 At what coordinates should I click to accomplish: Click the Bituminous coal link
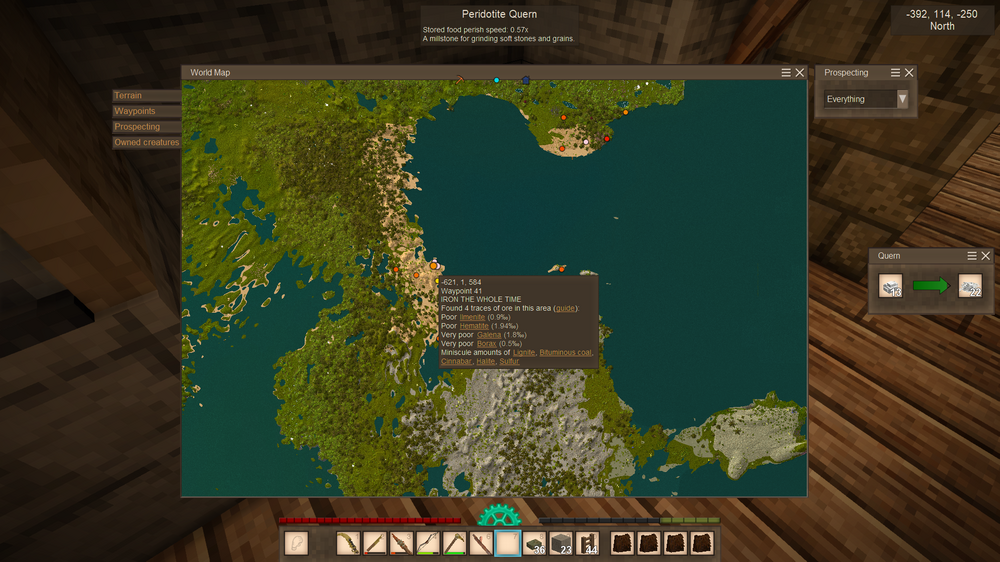(x=565, y=352)
